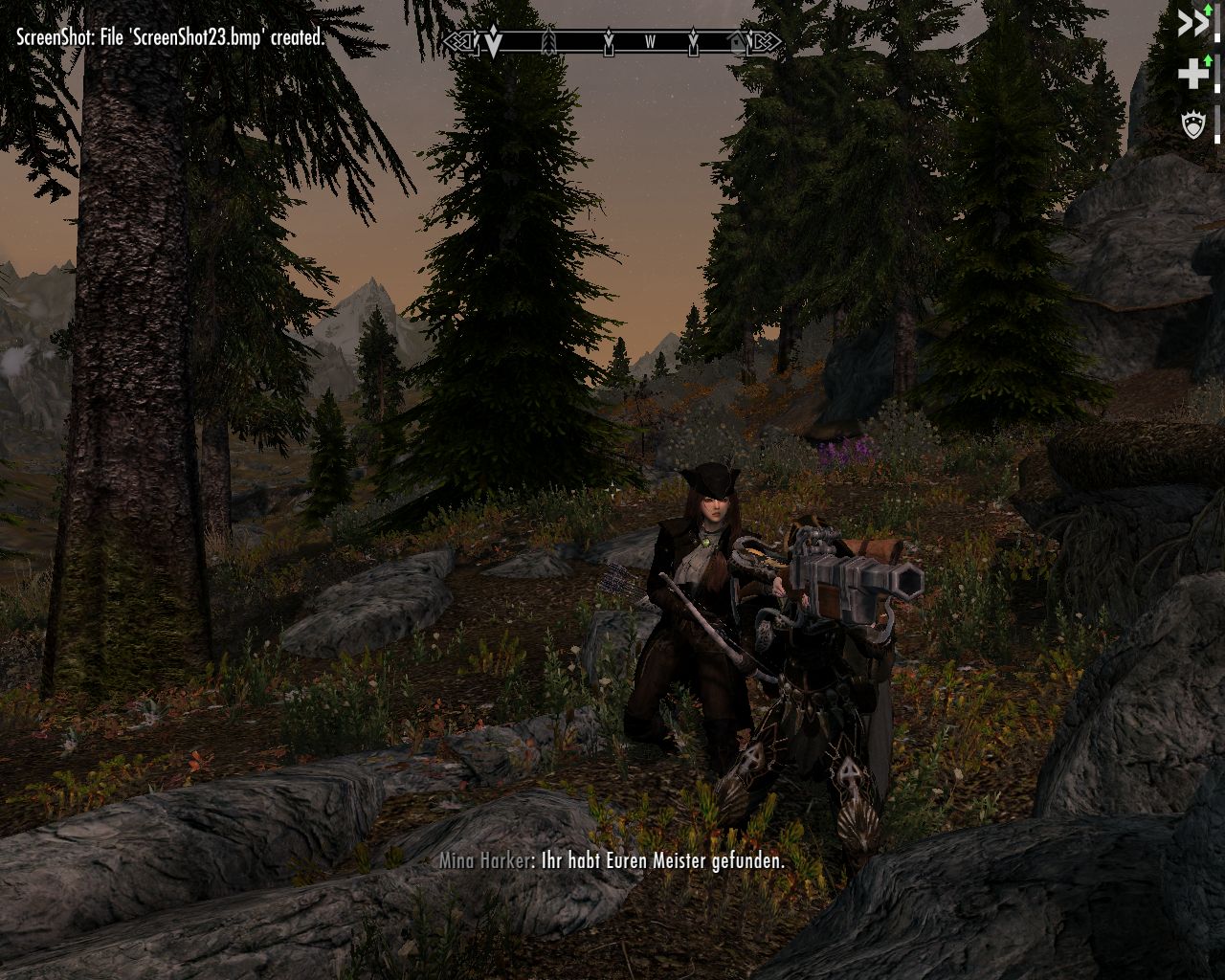The height and width of the screenshot is (980, 1225).
Task: Click the green up arrow beside the plus icon
Action: 1208,60
